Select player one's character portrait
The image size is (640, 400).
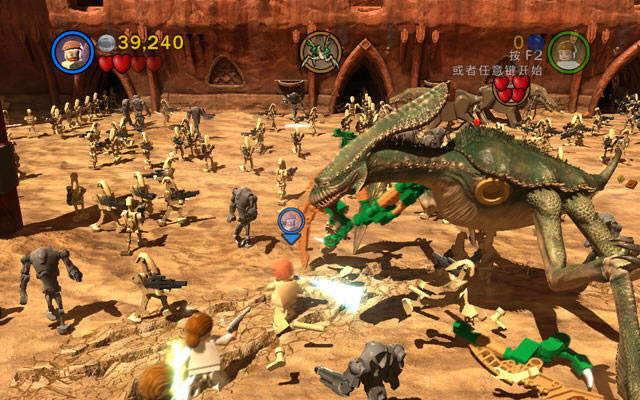click(72, 52)
